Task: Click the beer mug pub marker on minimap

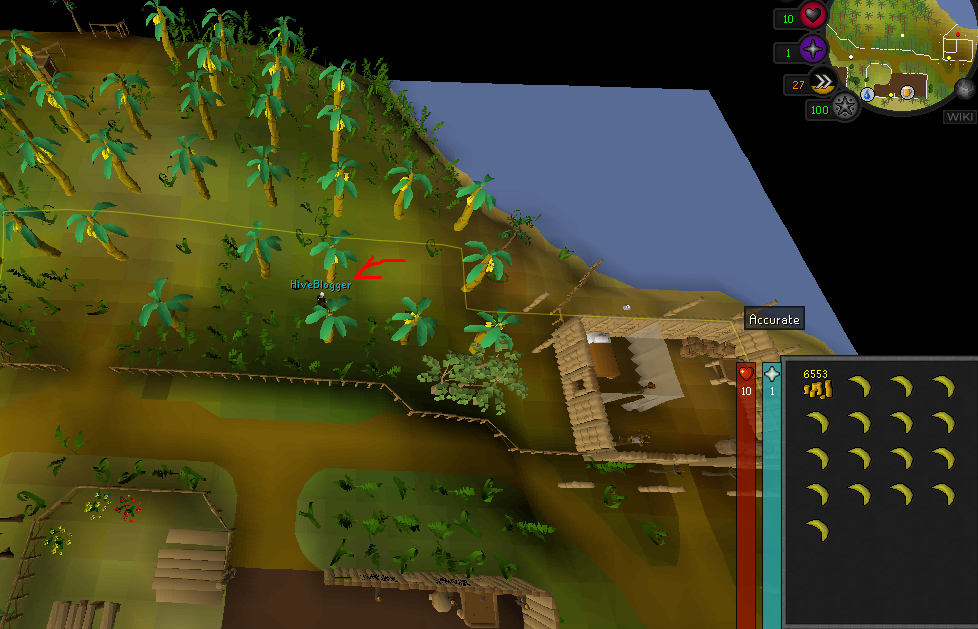Action: (x=907, y=93)
